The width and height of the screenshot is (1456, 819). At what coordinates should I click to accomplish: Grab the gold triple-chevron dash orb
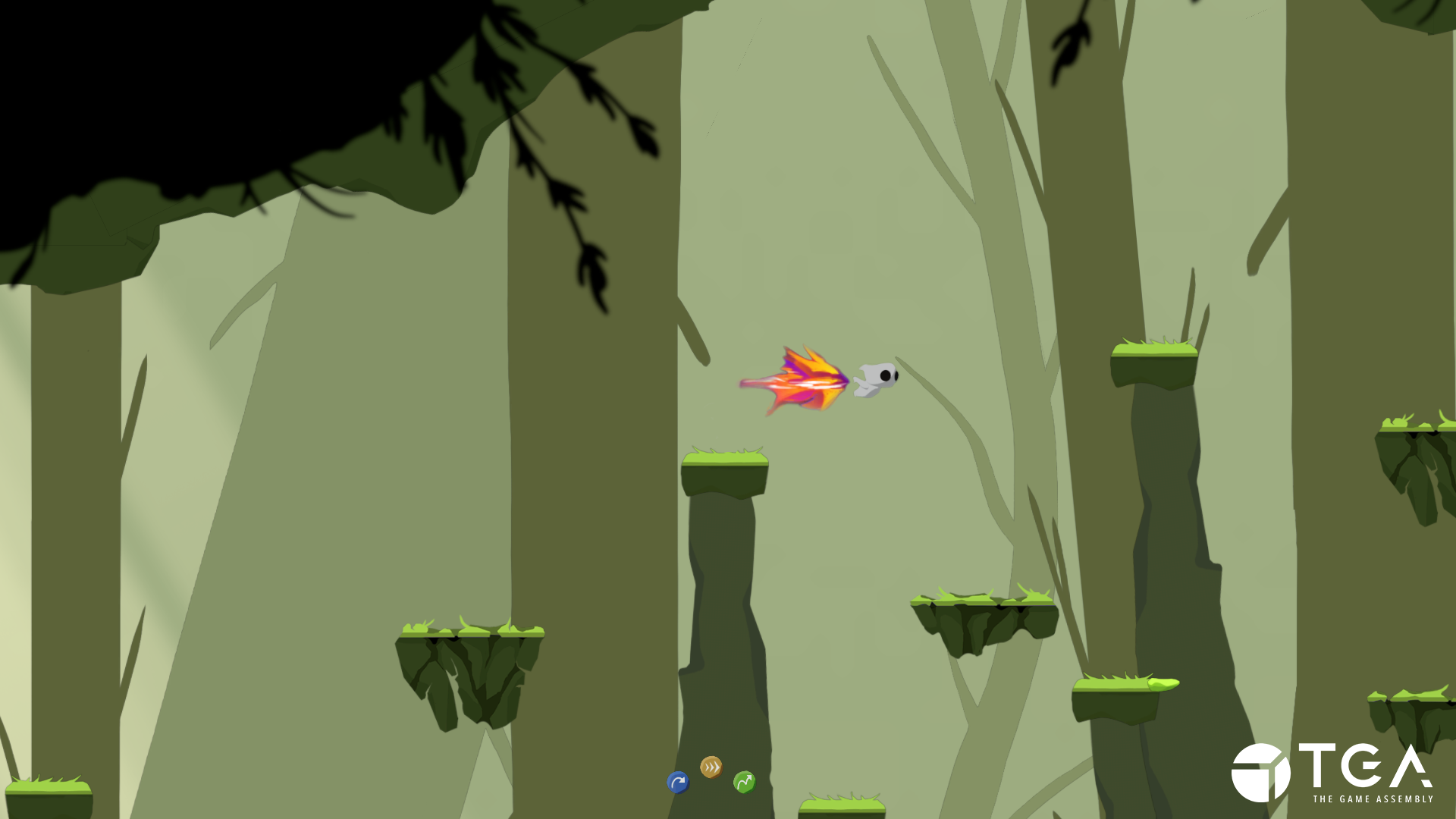(710, 768)
